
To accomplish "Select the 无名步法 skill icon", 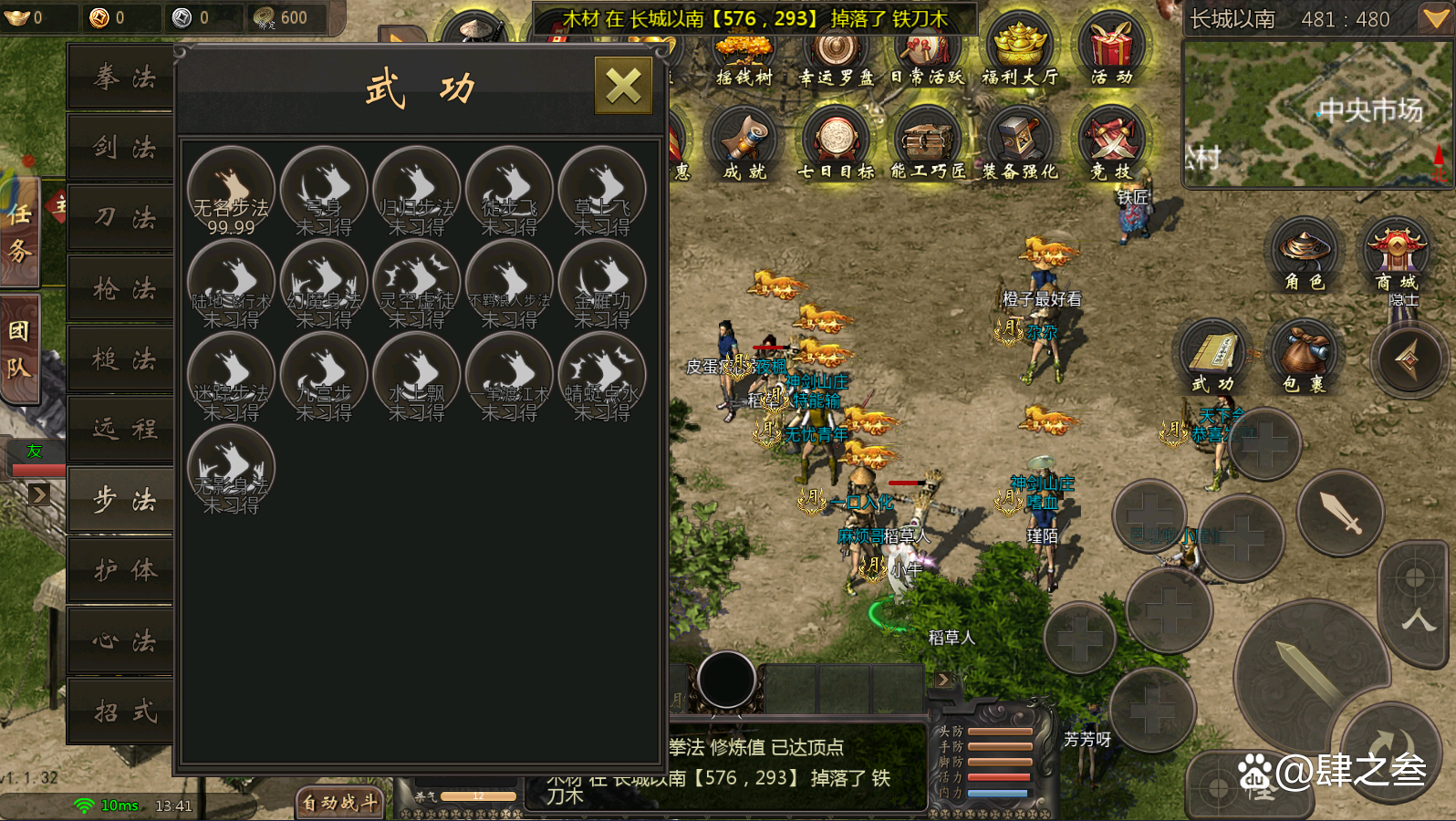I will (231, 191).
